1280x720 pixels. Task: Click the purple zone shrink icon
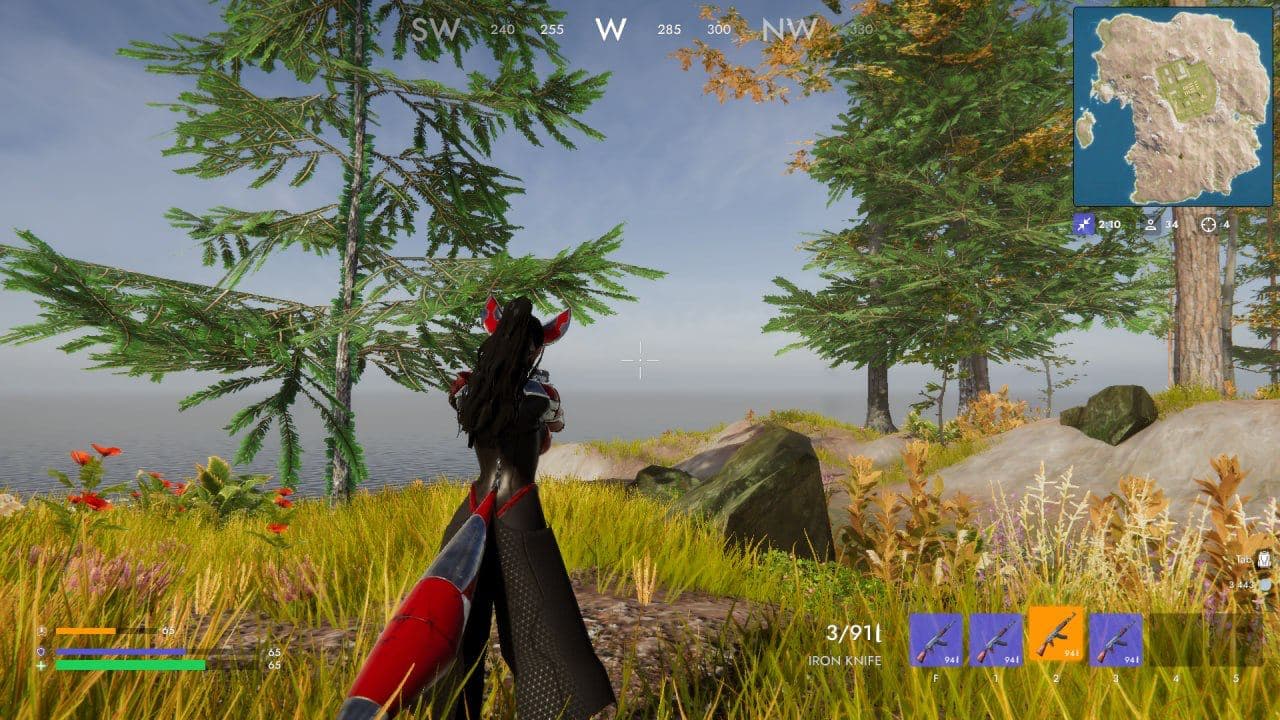(x=1084, y=225)
